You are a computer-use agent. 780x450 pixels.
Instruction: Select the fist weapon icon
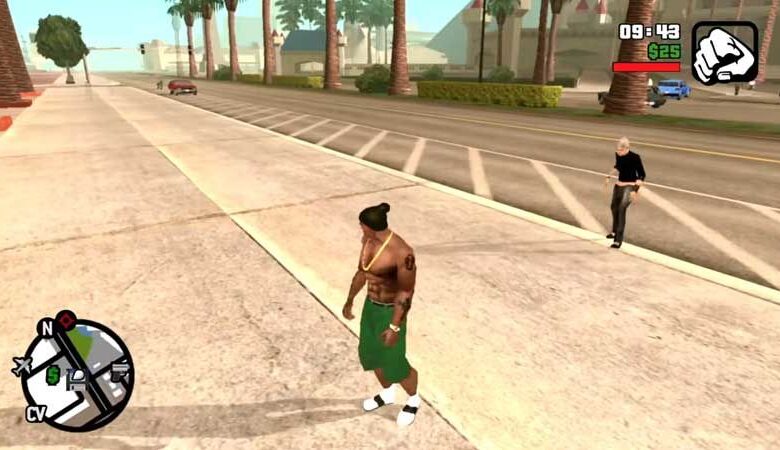pyautogui.click(x=725, y=53)
